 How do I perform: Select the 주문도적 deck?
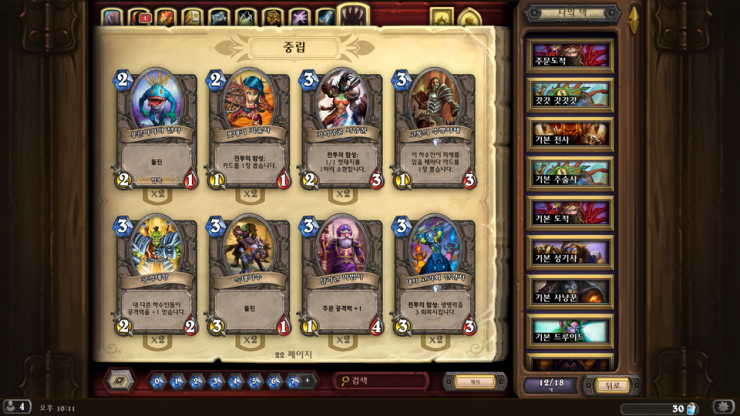(x=570, y=54)
